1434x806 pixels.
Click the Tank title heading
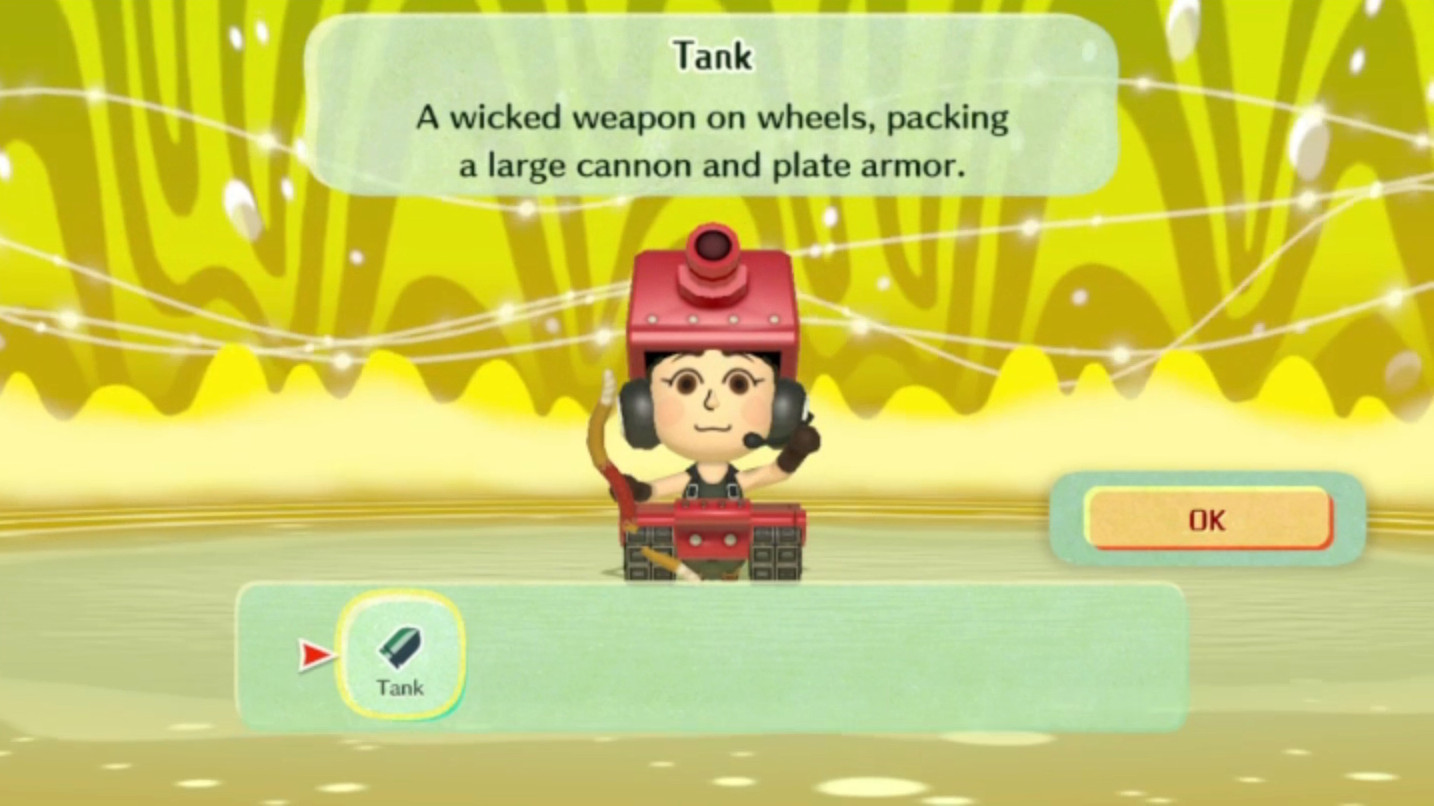(x=713, y=56)
